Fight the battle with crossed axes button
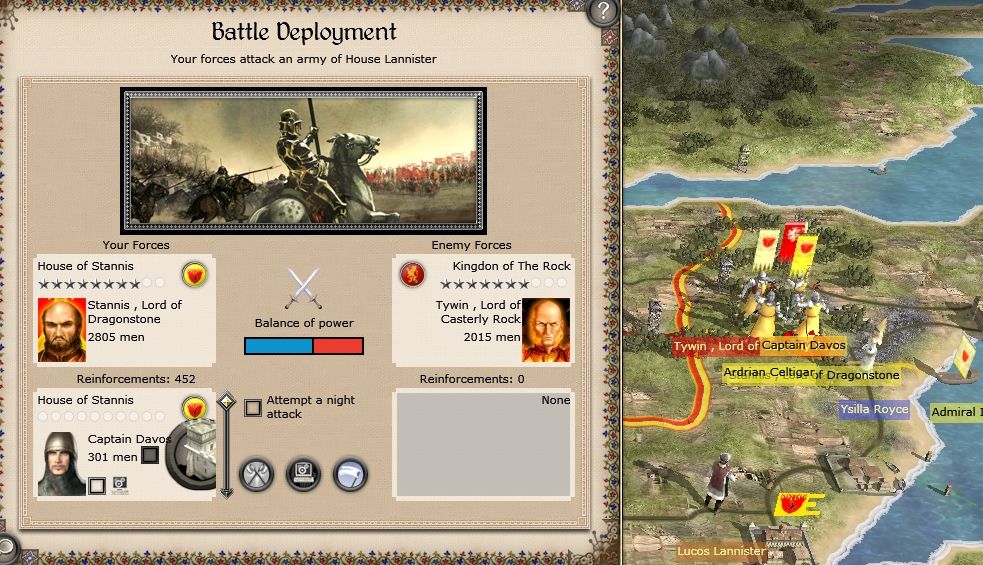The image size is (983, 565). pos(258,473)
